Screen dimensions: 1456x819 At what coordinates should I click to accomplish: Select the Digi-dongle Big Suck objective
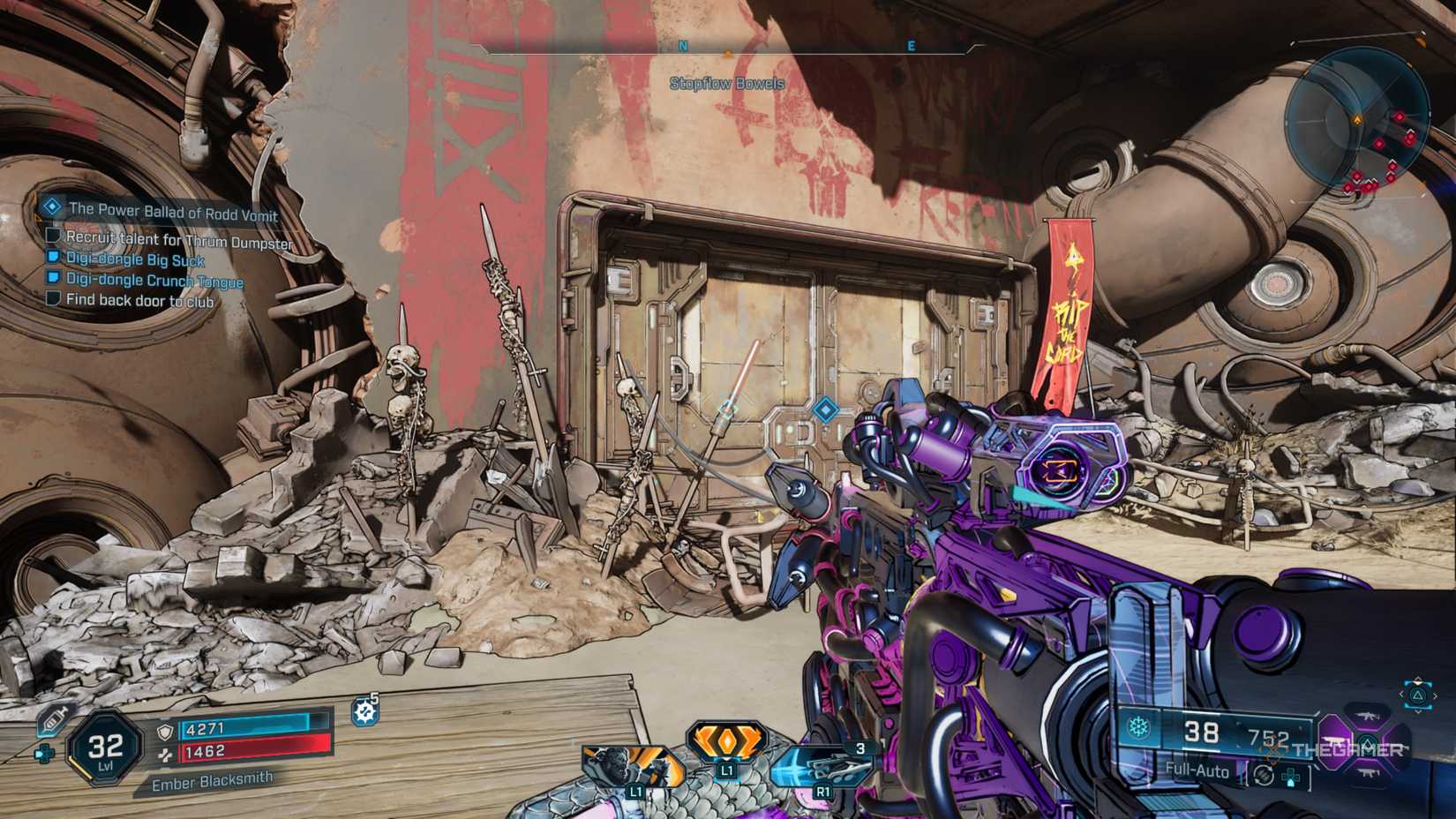(135, 259)
